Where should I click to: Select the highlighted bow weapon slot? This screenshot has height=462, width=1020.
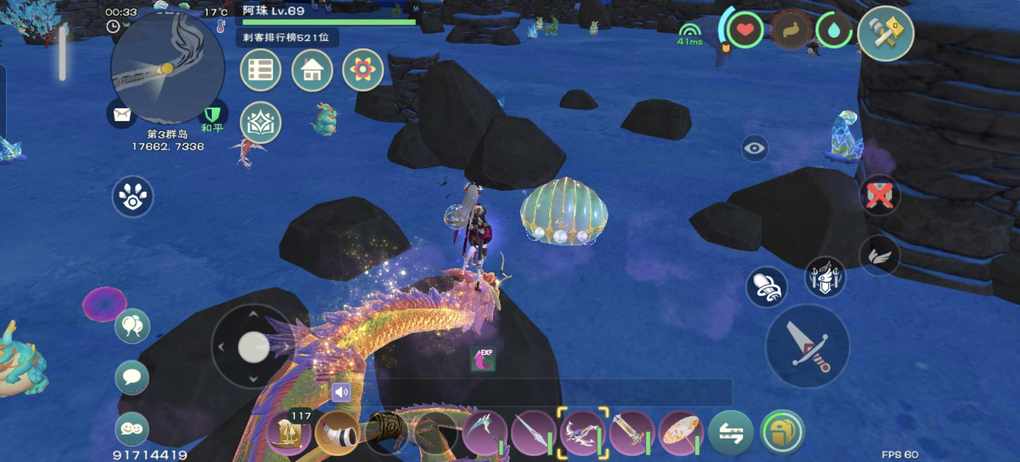582,433
